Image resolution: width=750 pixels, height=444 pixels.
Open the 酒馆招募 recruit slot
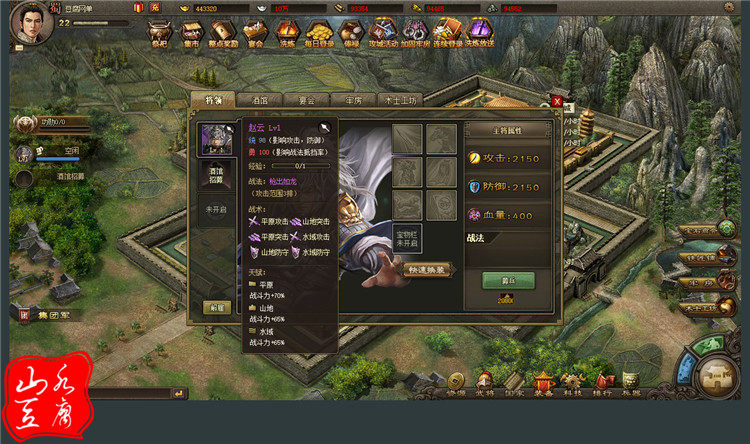click(x=215, y=177)
